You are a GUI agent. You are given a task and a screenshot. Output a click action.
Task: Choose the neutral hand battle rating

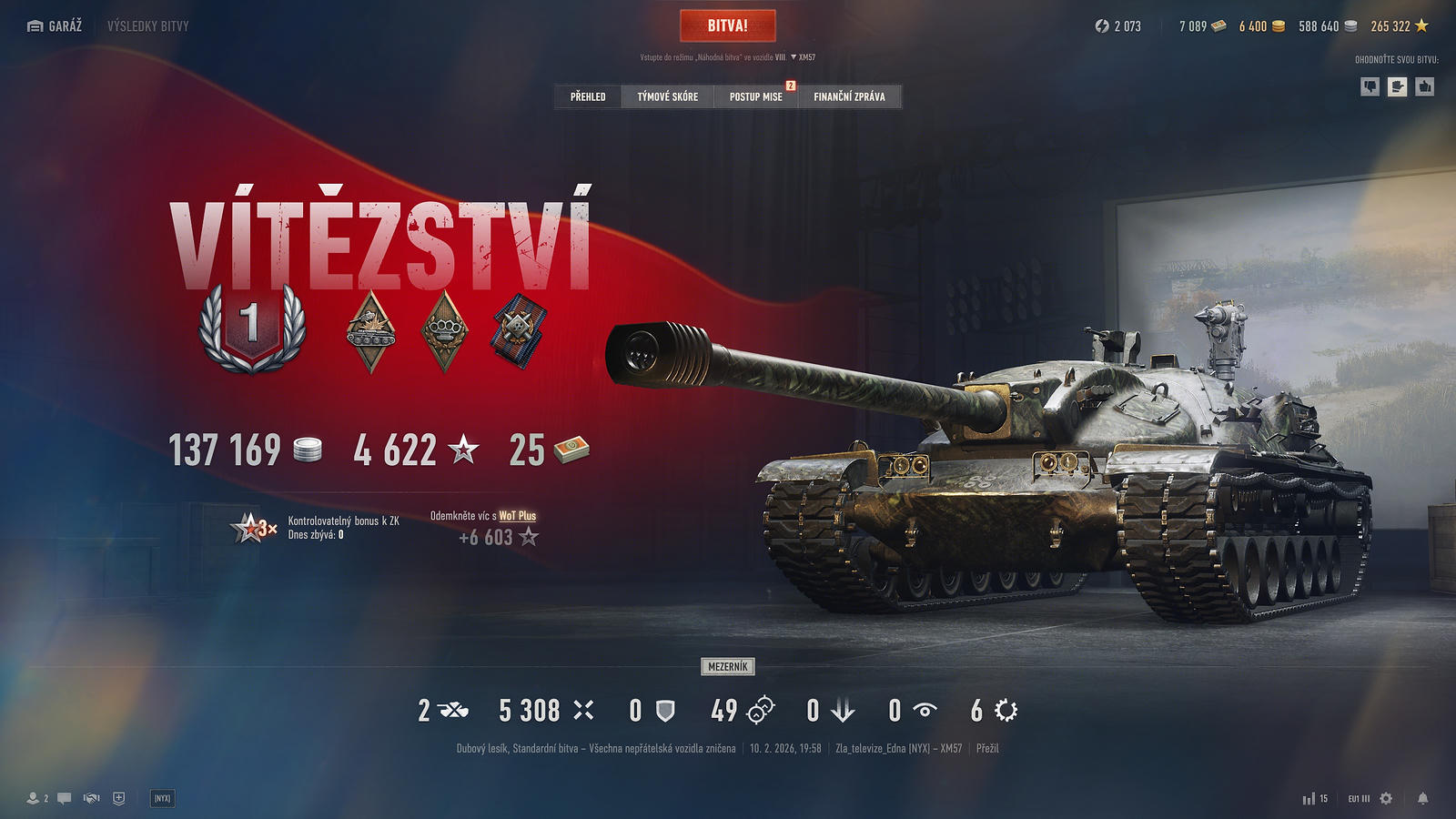coord(1398,86)
